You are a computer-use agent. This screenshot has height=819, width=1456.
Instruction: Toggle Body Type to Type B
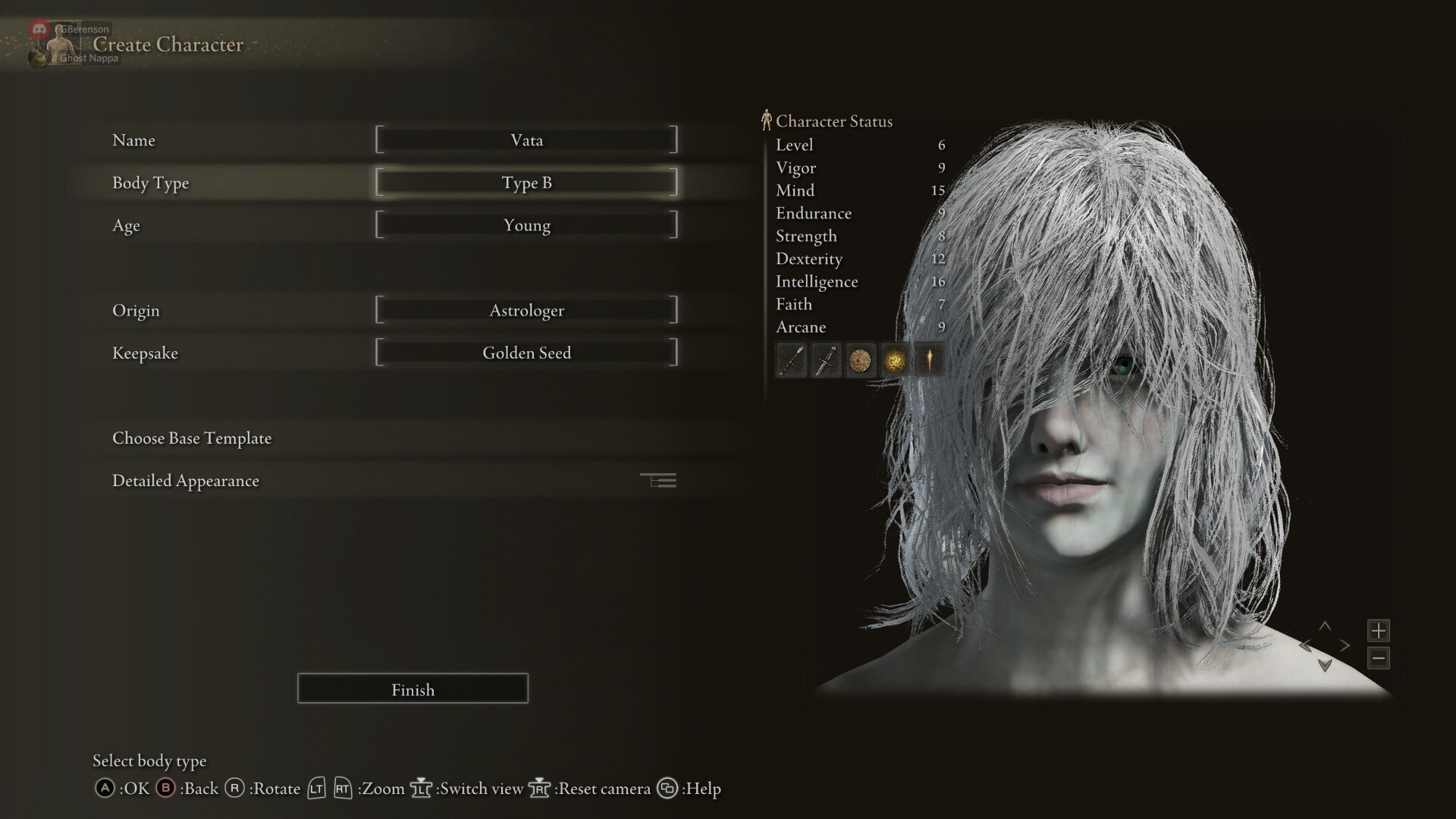[x=527, y=182]
